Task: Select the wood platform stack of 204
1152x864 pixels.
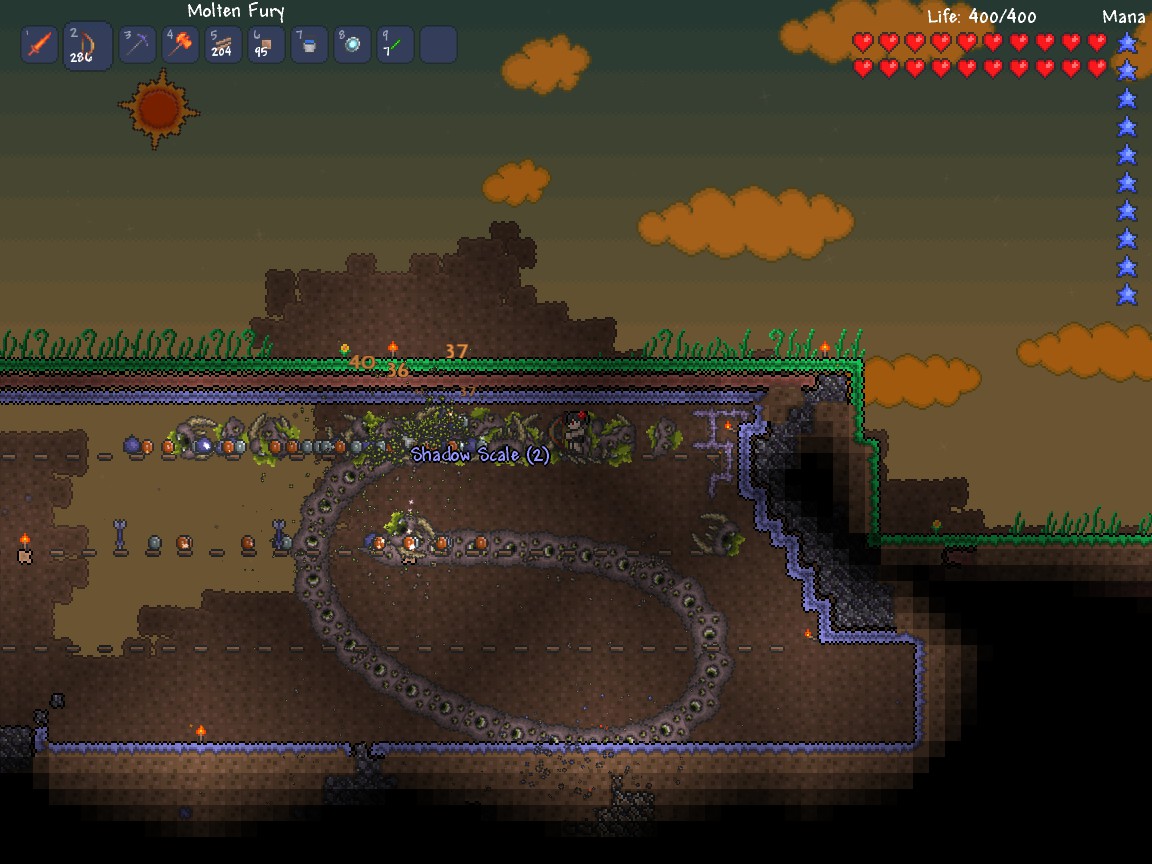Action: 223,45
